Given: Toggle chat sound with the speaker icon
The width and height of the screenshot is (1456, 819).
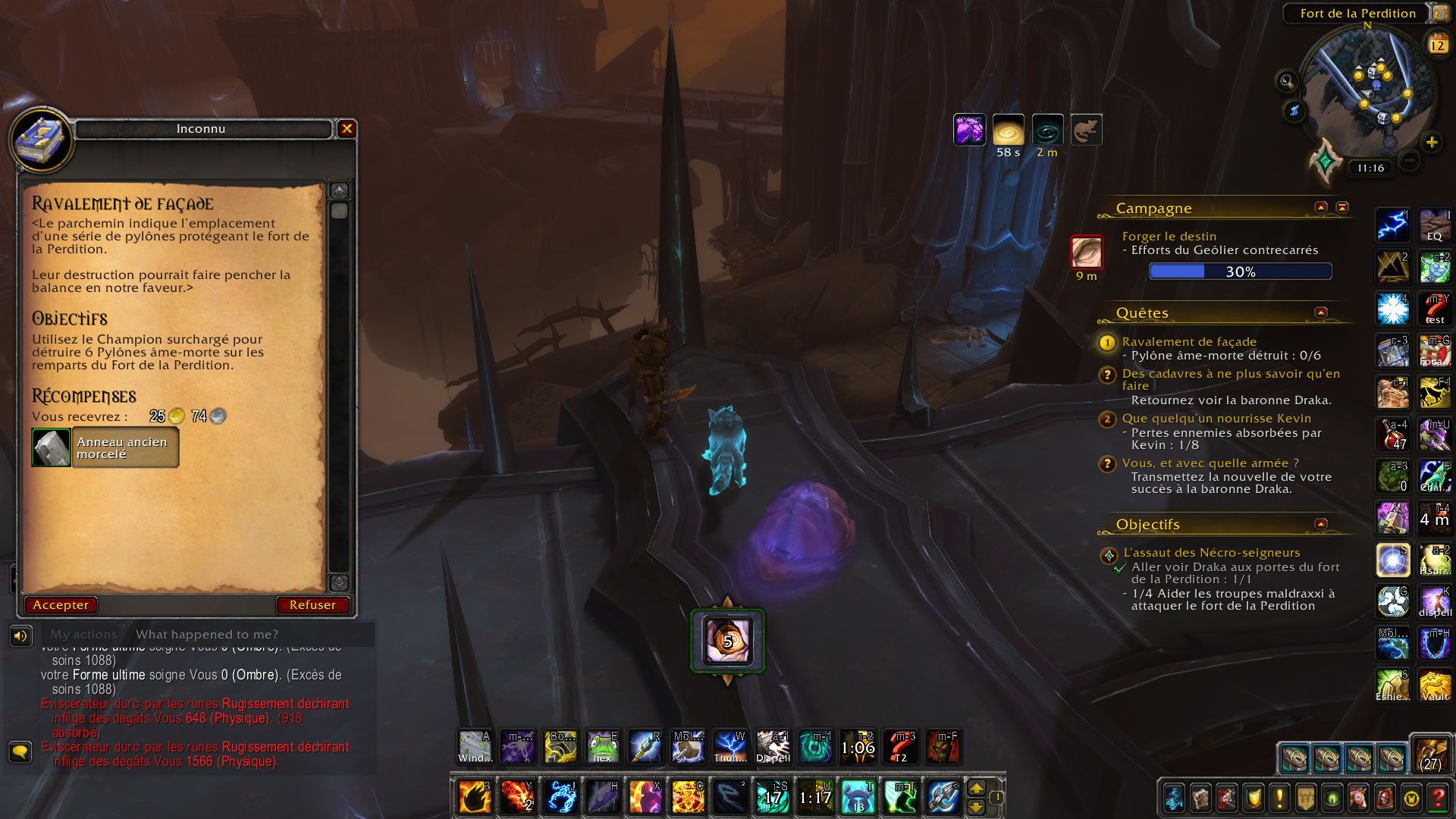Looking at the screenshot, I should pos(20,634).
